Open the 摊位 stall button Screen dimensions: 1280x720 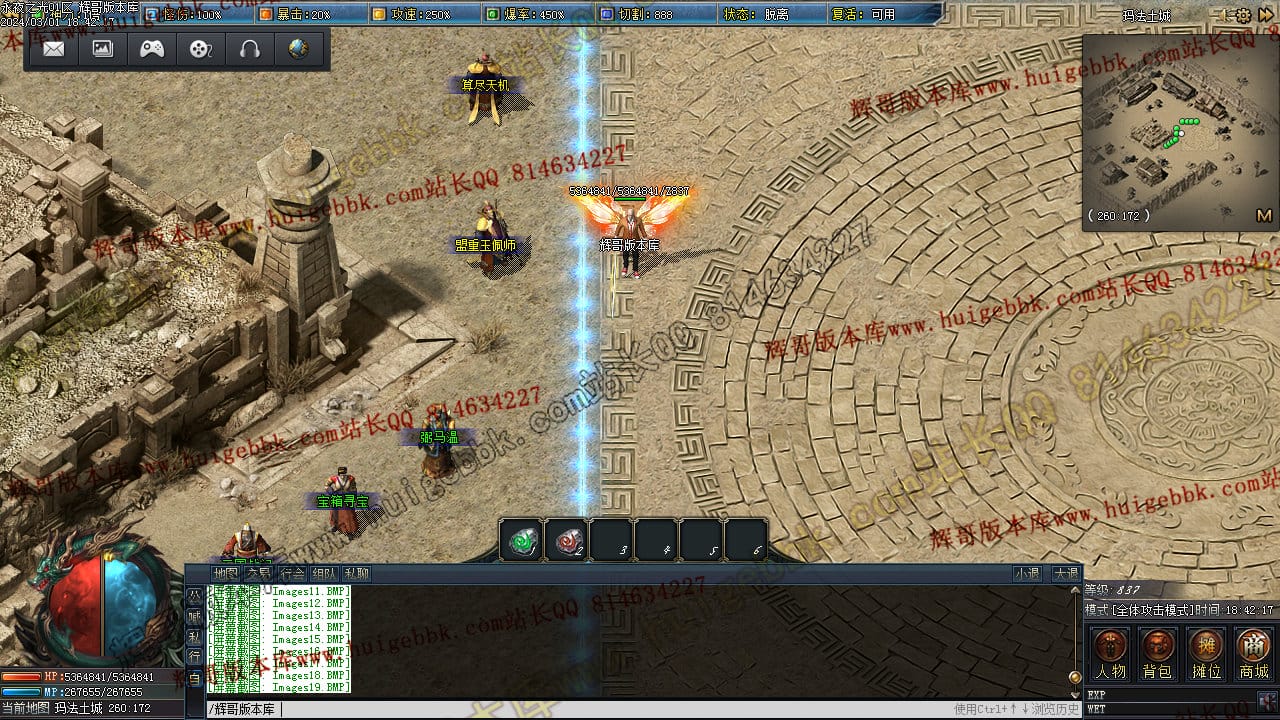click(x=1206, y=654)
